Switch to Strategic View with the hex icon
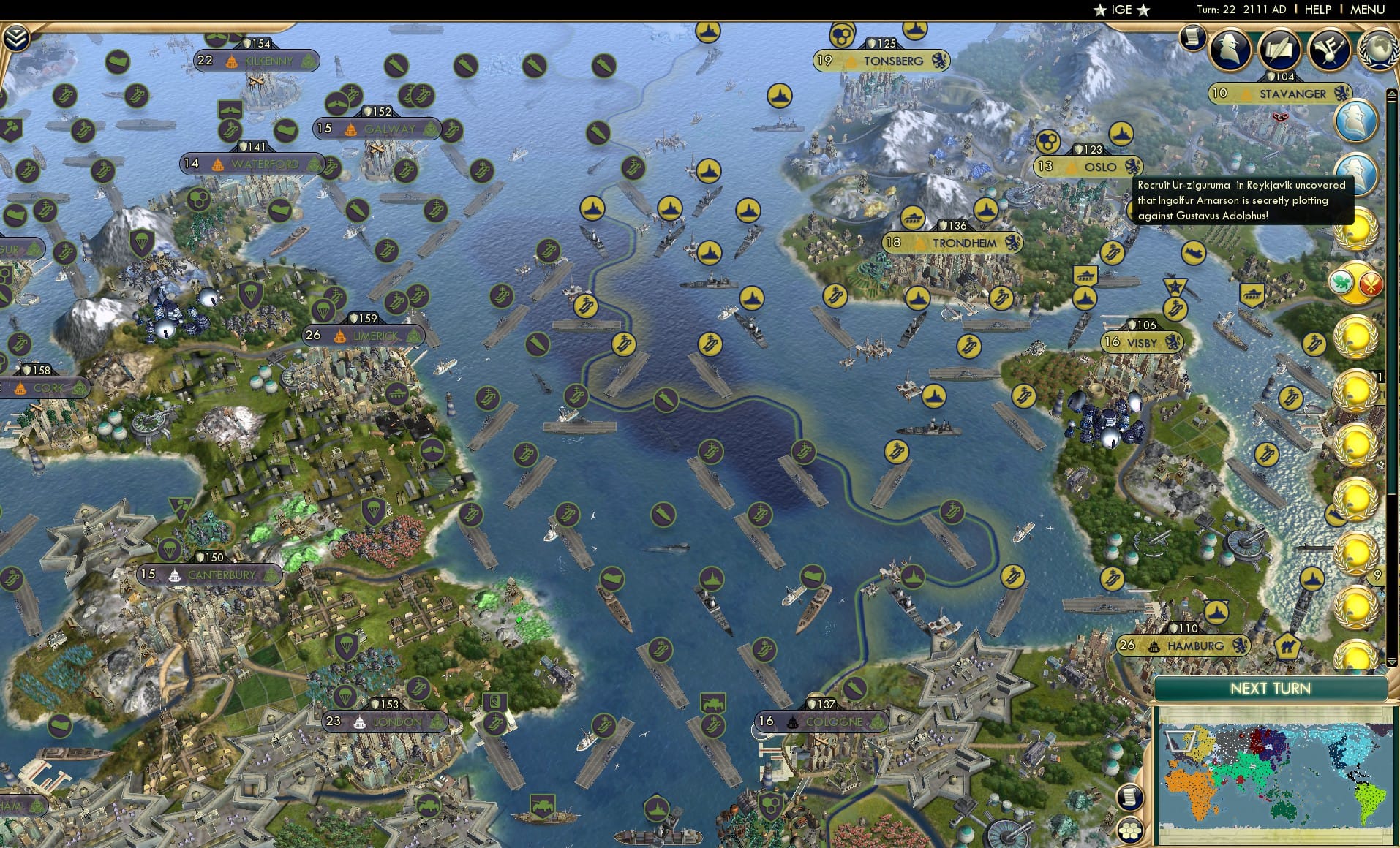This screenshot has width=1400, height=848. 1131,830
